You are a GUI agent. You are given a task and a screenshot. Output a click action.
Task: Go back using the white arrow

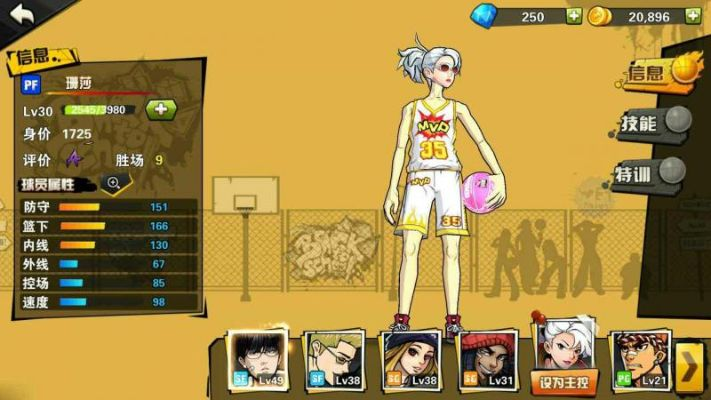click(22, 14)
